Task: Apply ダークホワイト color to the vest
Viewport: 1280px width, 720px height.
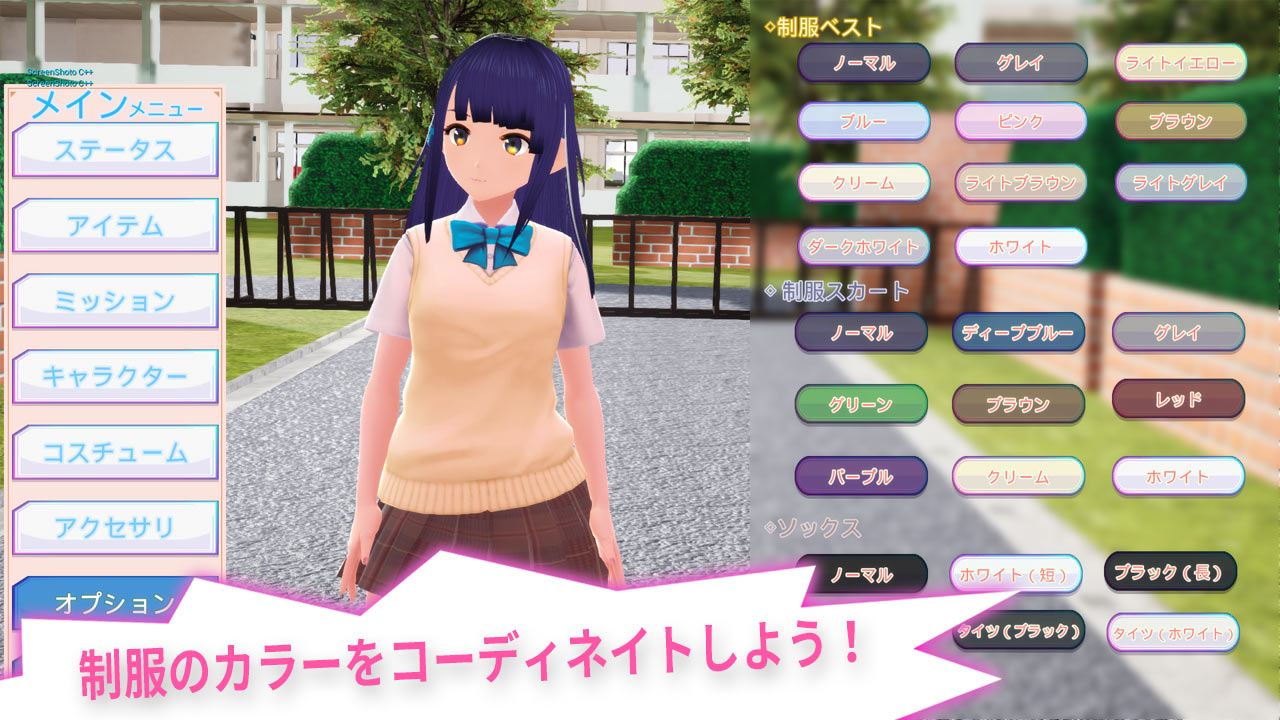Action: (863, 245)
